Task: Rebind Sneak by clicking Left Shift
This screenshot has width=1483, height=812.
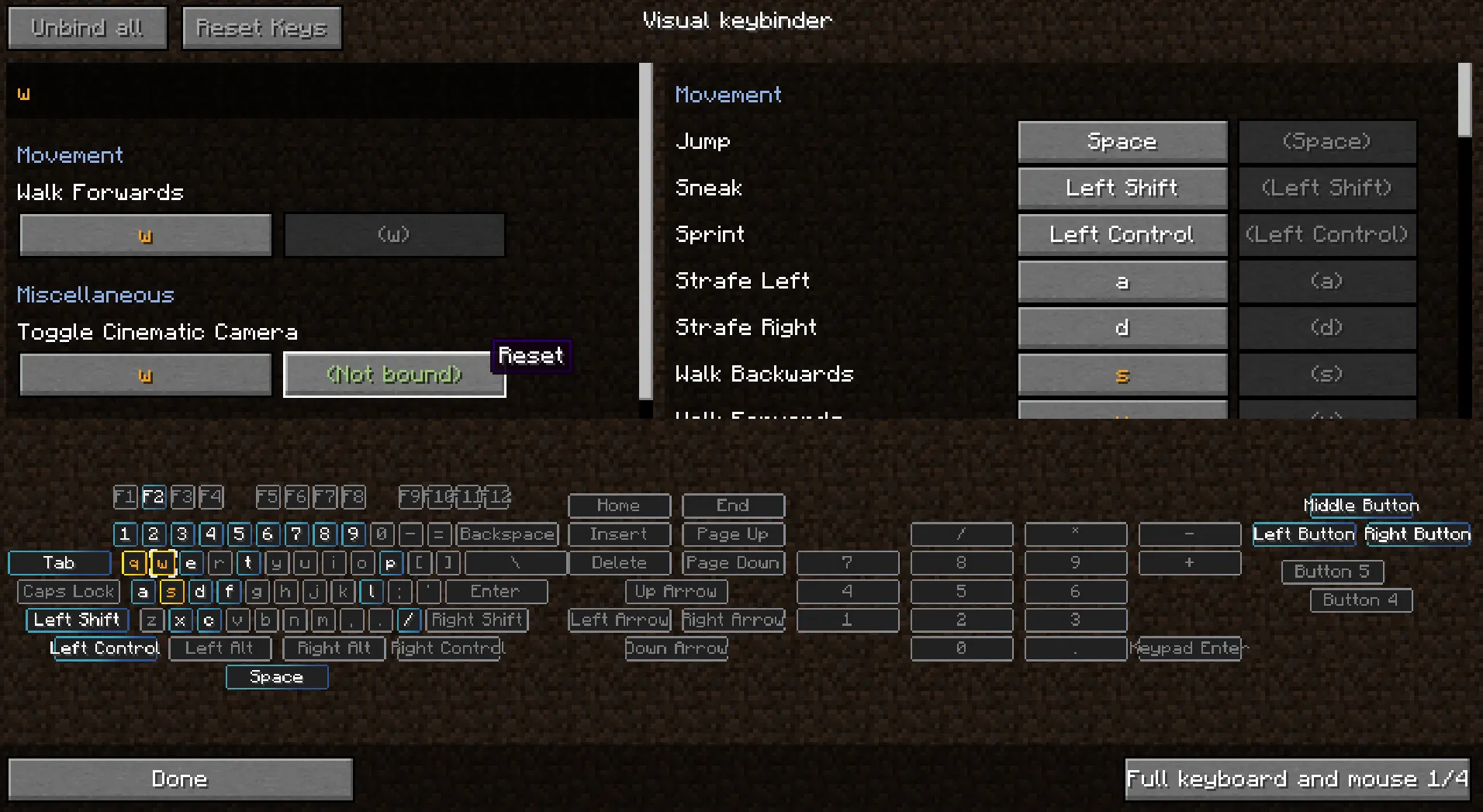Action: (1122, 188)
